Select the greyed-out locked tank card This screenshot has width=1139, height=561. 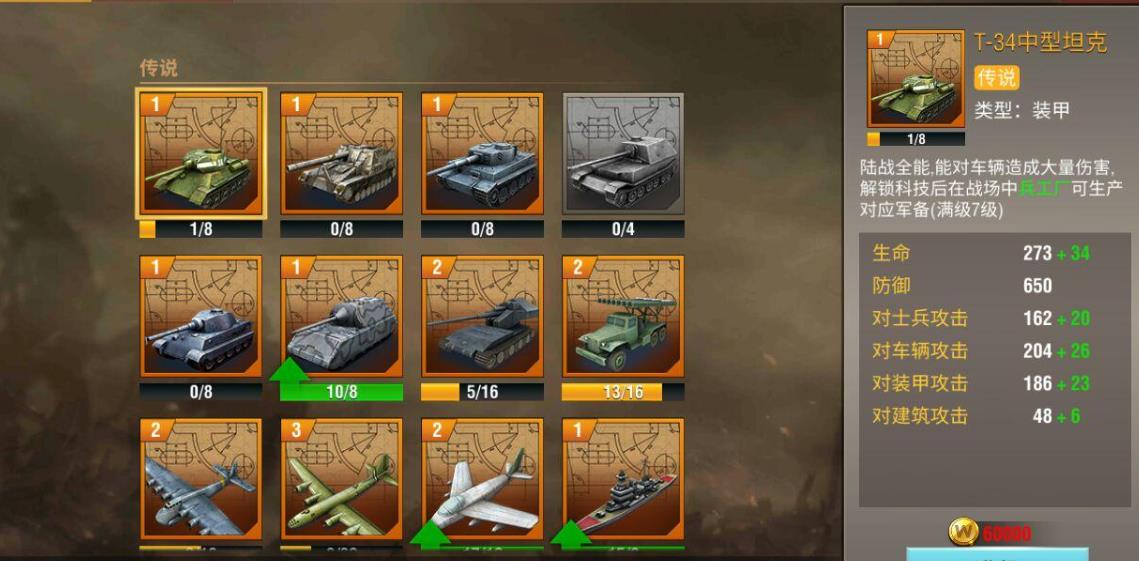623,153
